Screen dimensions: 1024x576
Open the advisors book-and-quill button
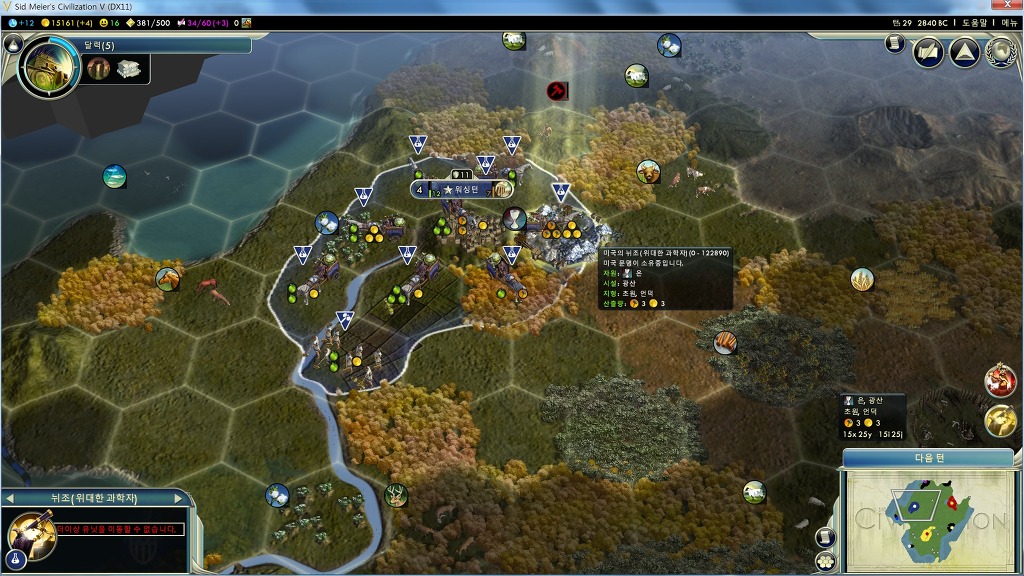[x=928, y=52]
